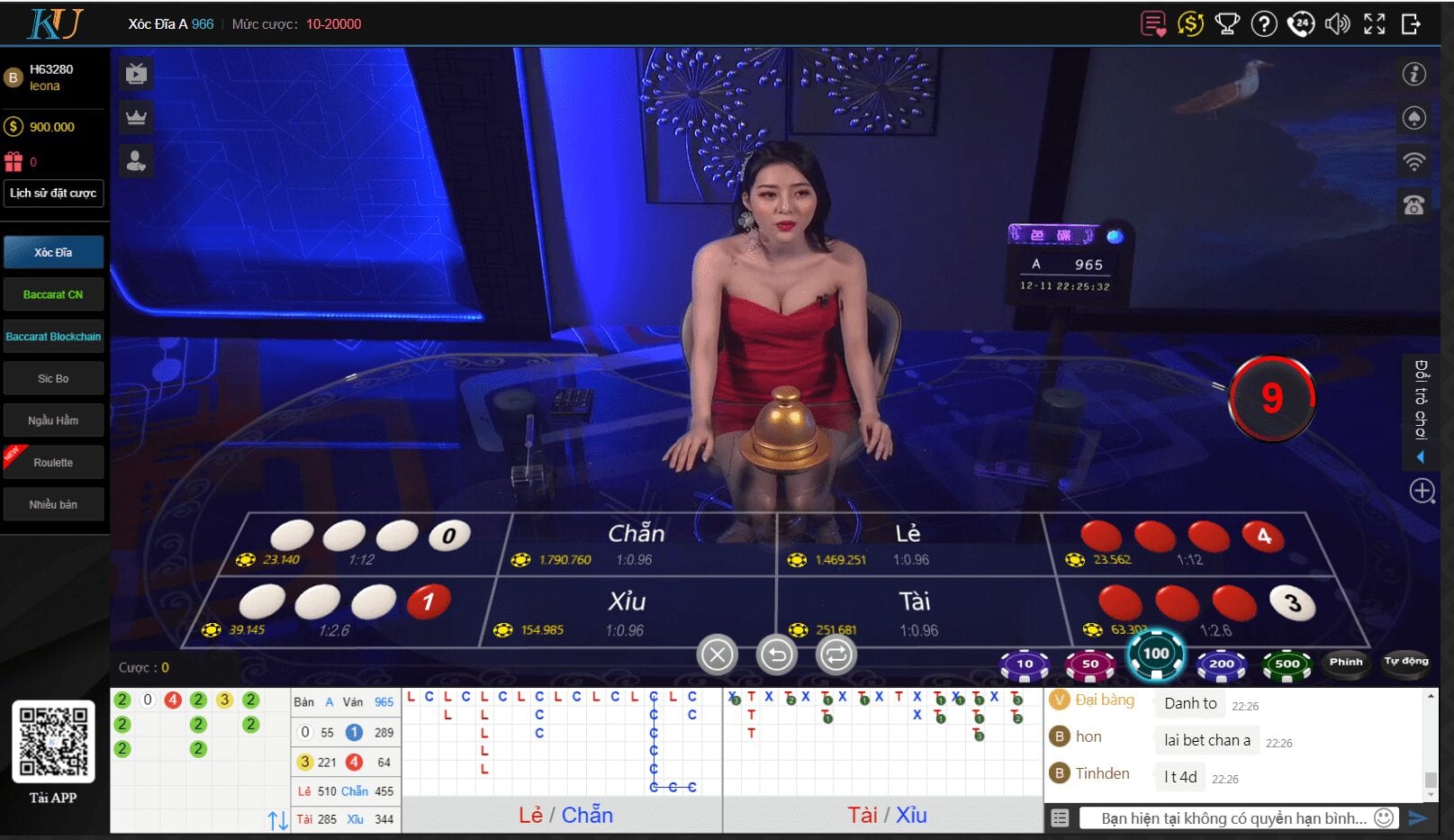Click the yellow currency exchange icon
Viewport: 1454px width, 840px height.
[1190, 24]
